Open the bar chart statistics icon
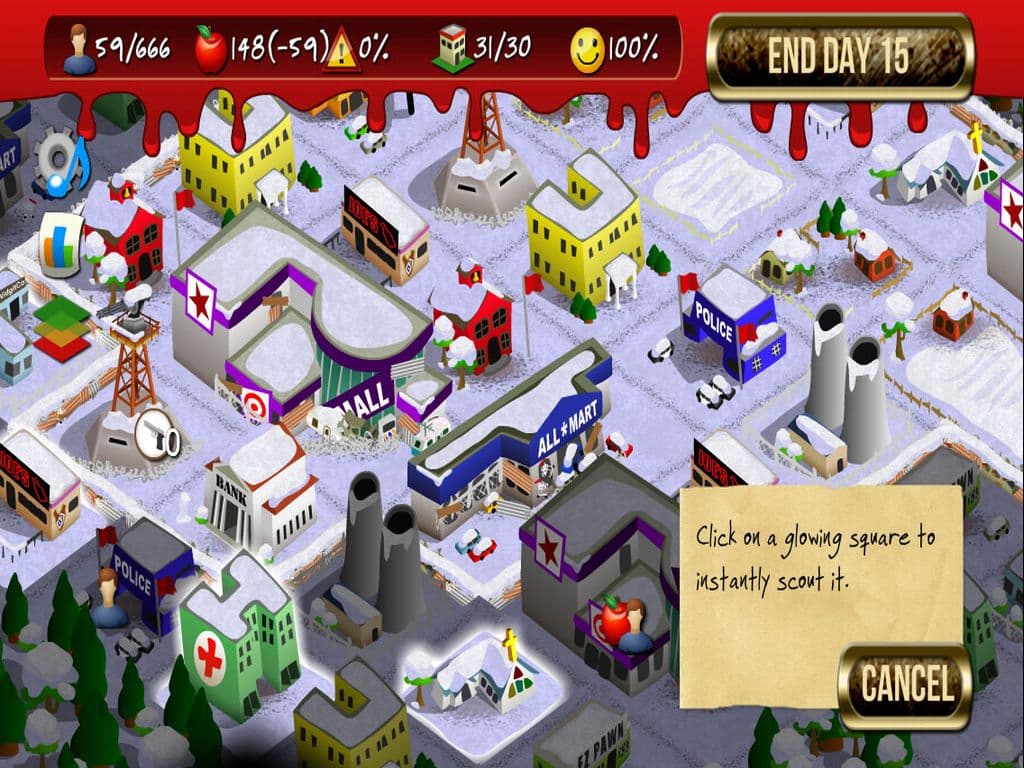1024x768 pixels. click(x=60, y=242)
